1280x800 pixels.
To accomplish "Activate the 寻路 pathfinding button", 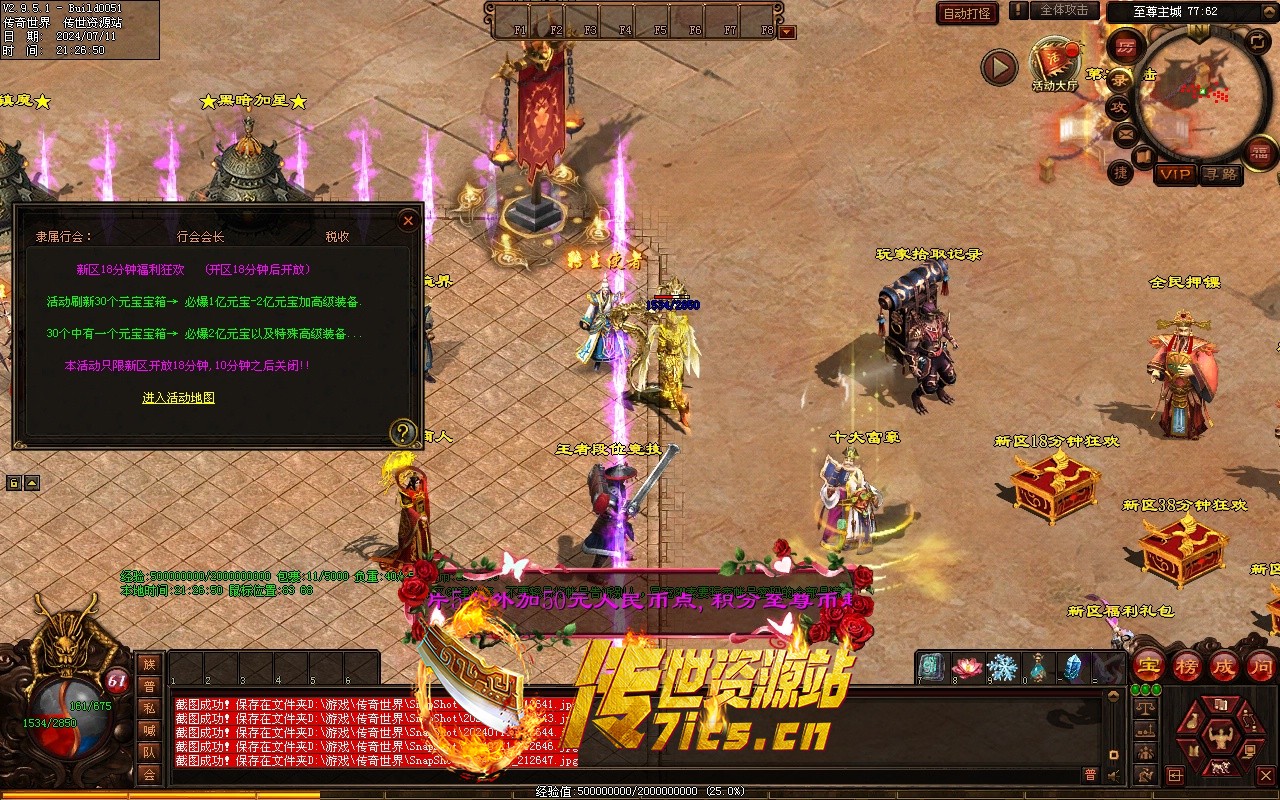I will [x=1220, y=174].
